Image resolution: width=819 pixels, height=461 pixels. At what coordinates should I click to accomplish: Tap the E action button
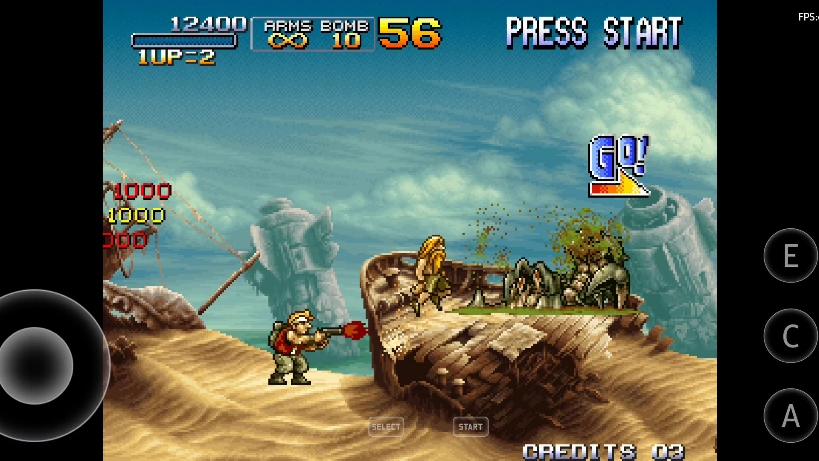click(x=790, y=256)
